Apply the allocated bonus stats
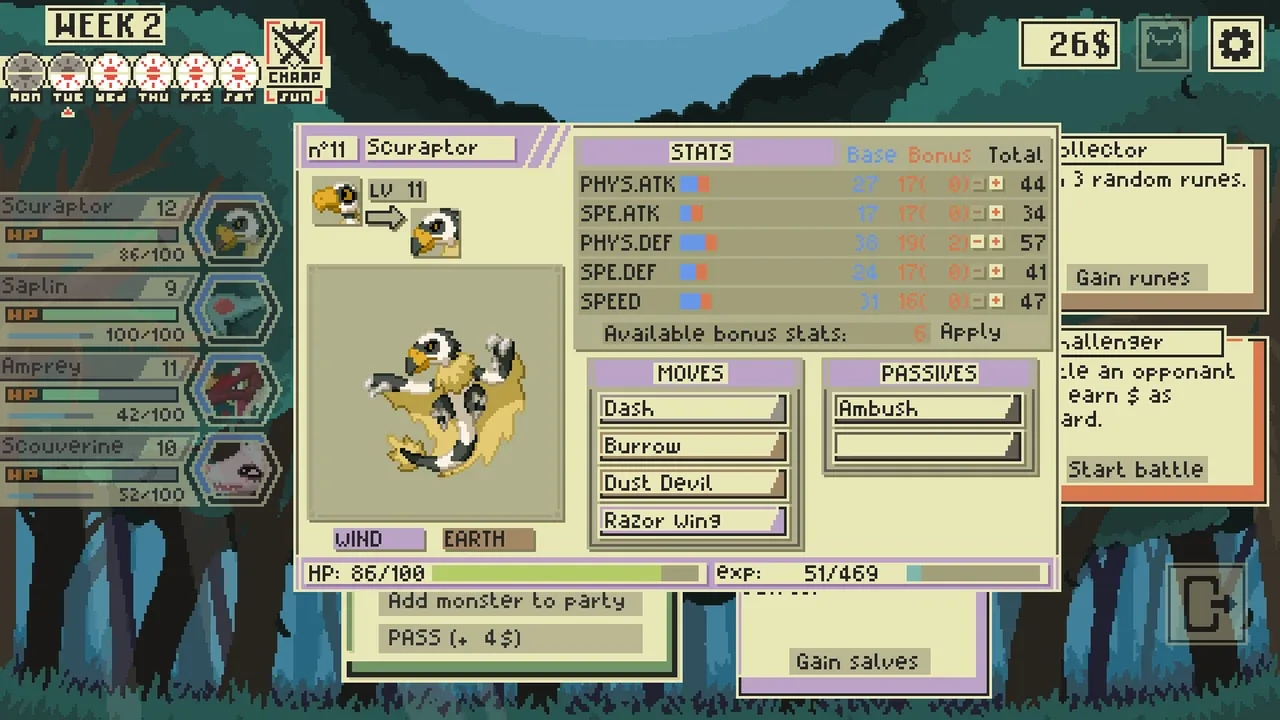This screenshot has height=720, width=1280. point(970,332)
